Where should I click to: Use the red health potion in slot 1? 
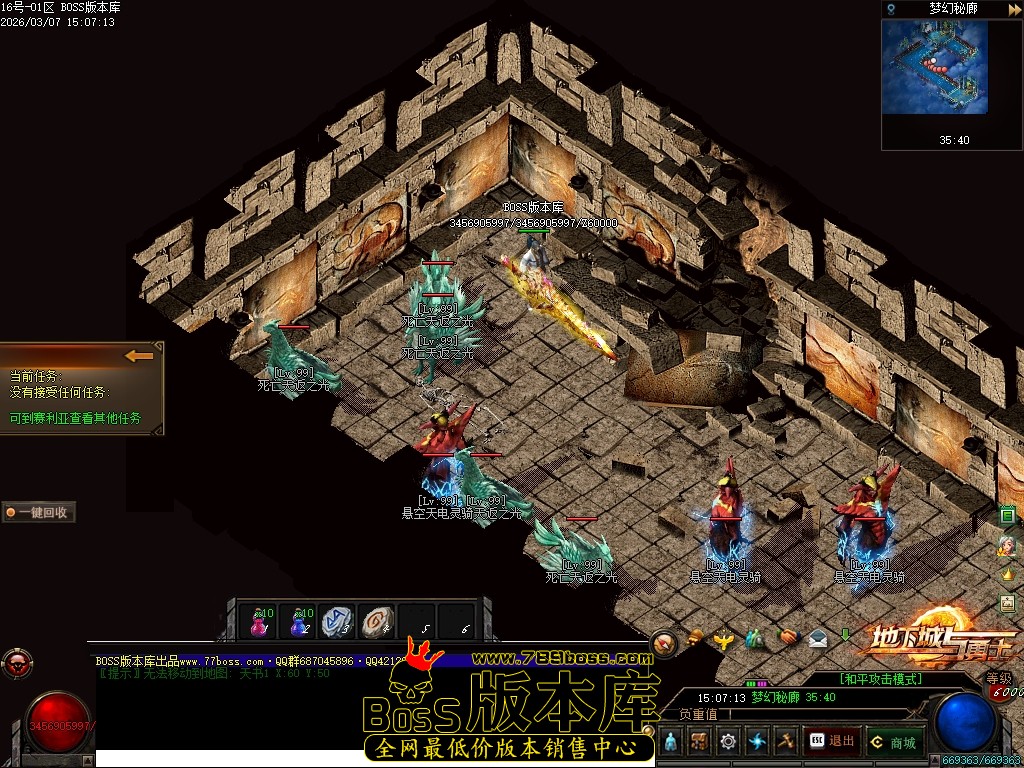pyautogui.click(x=259, y=621)
